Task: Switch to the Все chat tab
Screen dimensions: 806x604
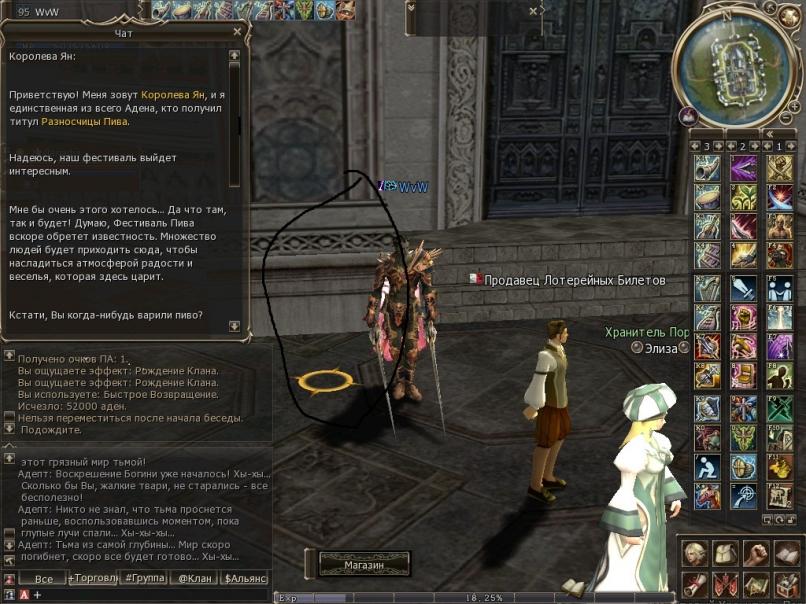Action: pyautogui.click(x=43, y=579)
